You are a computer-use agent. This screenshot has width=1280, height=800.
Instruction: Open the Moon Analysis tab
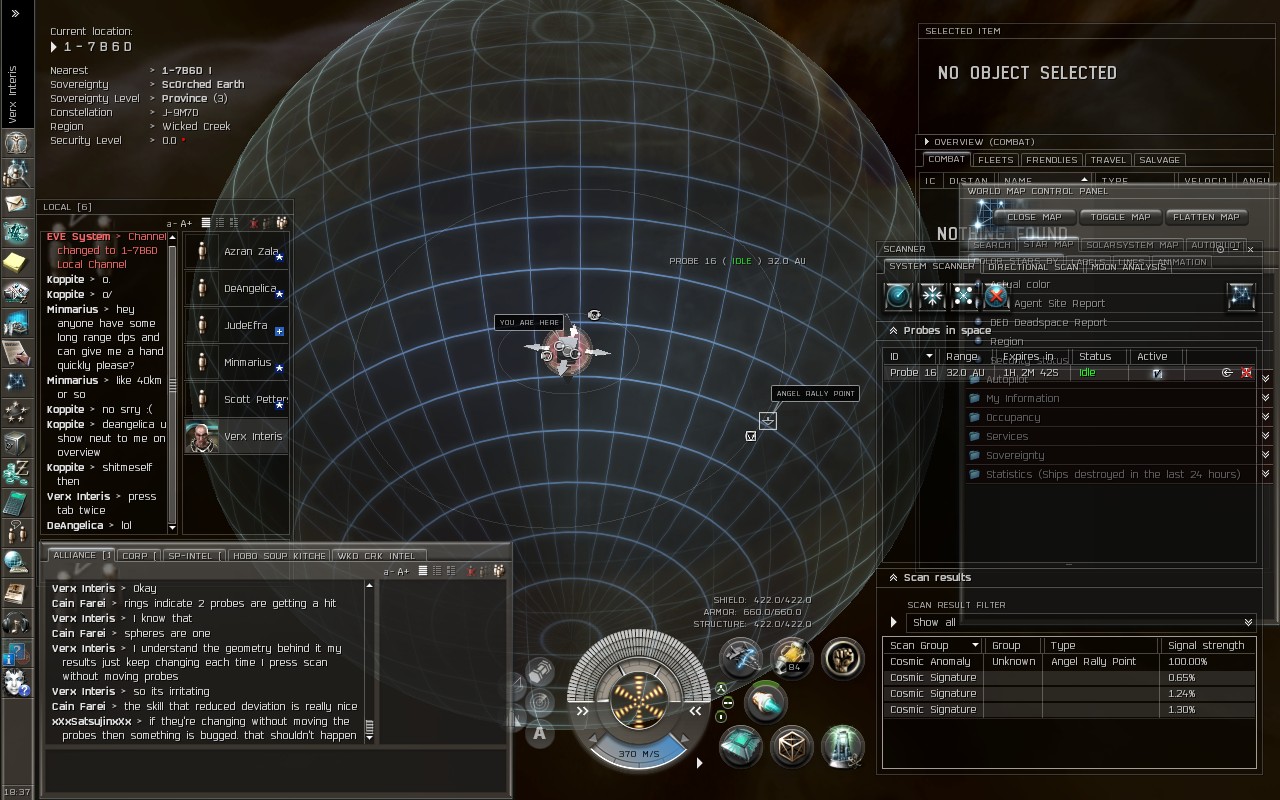click(1128, 267)
